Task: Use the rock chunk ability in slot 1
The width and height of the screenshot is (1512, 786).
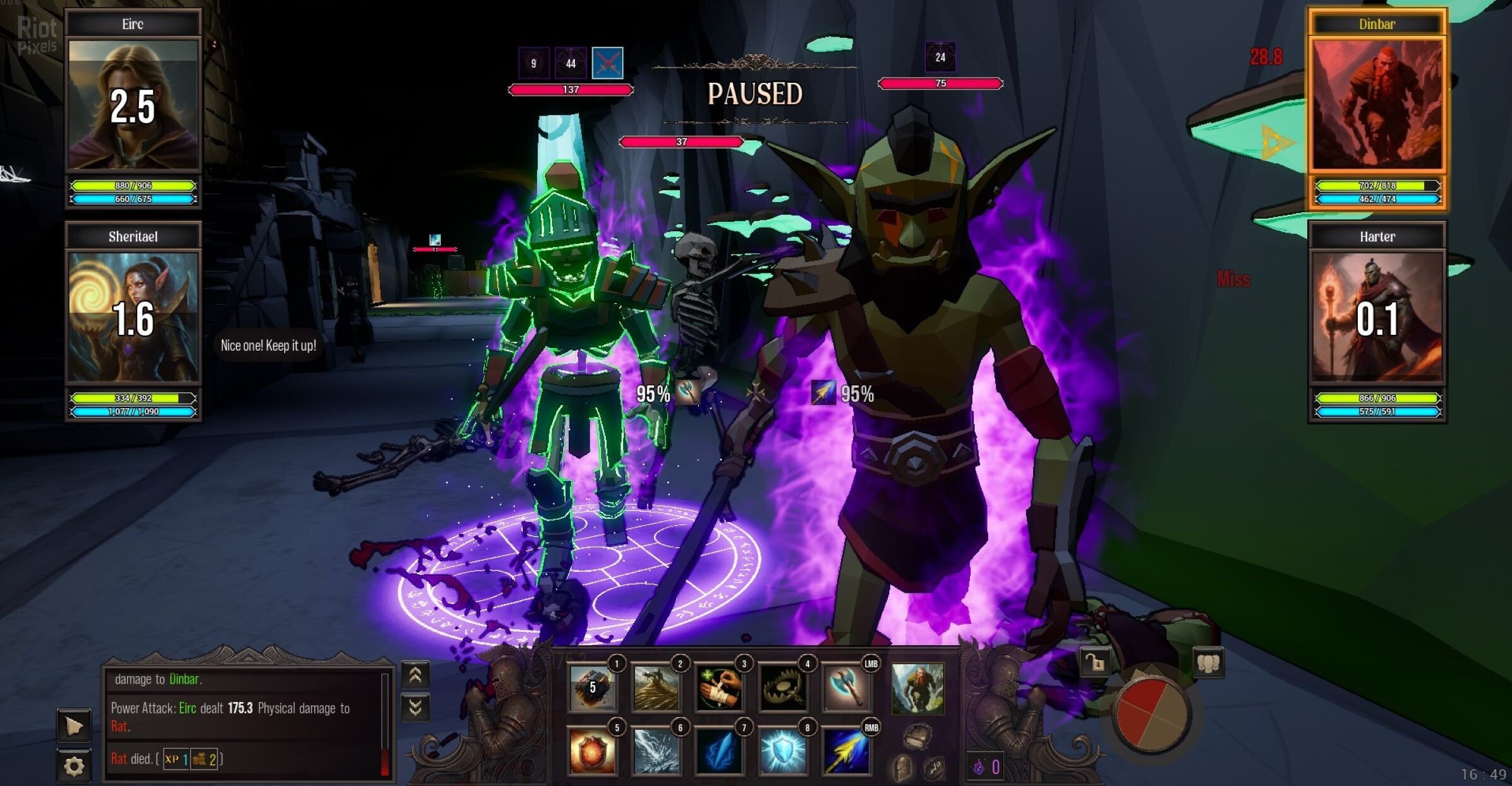Action: (592, 688)
